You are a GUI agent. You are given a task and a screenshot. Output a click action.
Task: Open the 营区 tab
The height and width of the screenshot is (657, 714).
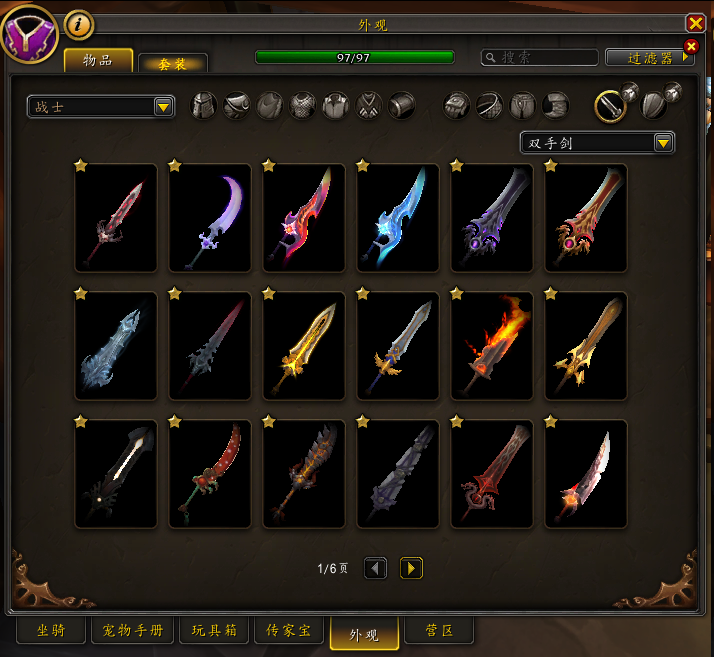(440, 631)
